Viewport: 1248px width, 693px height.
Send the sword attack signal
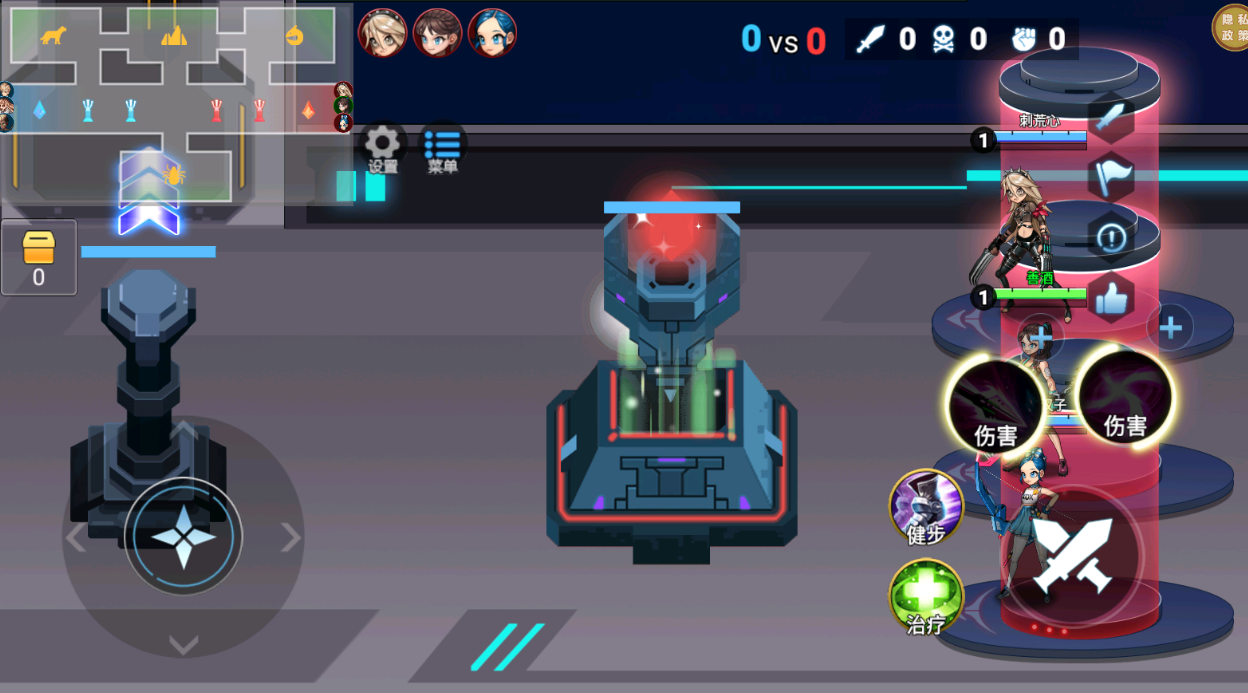(1111, 117)
